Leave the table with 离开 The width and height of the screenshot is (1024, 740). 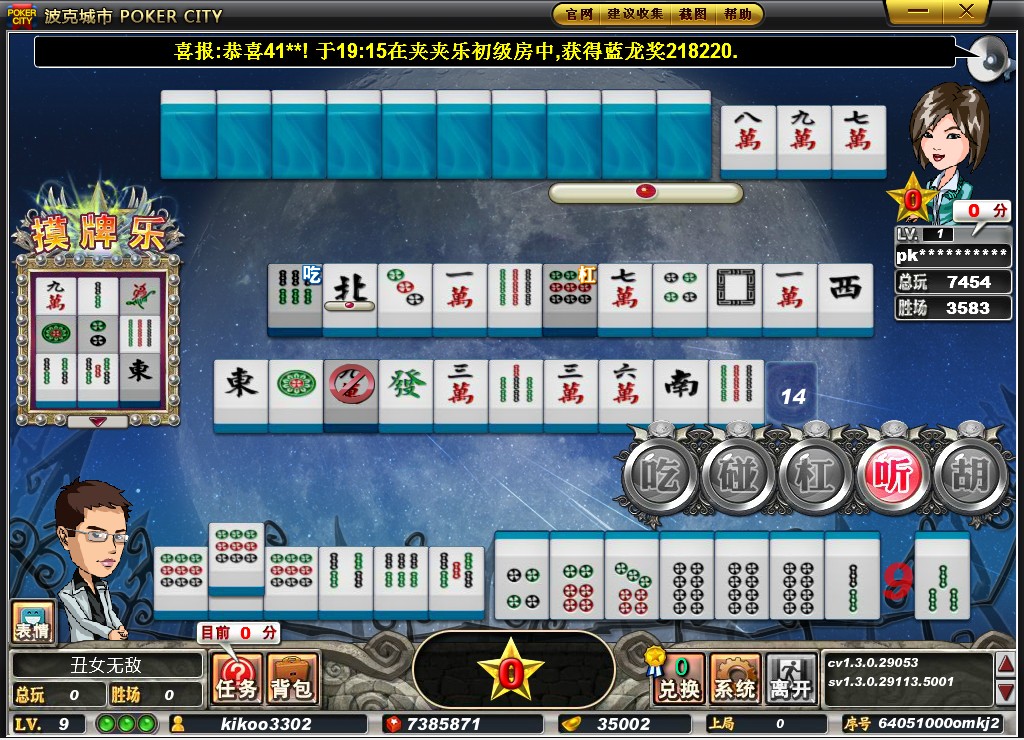791,679
